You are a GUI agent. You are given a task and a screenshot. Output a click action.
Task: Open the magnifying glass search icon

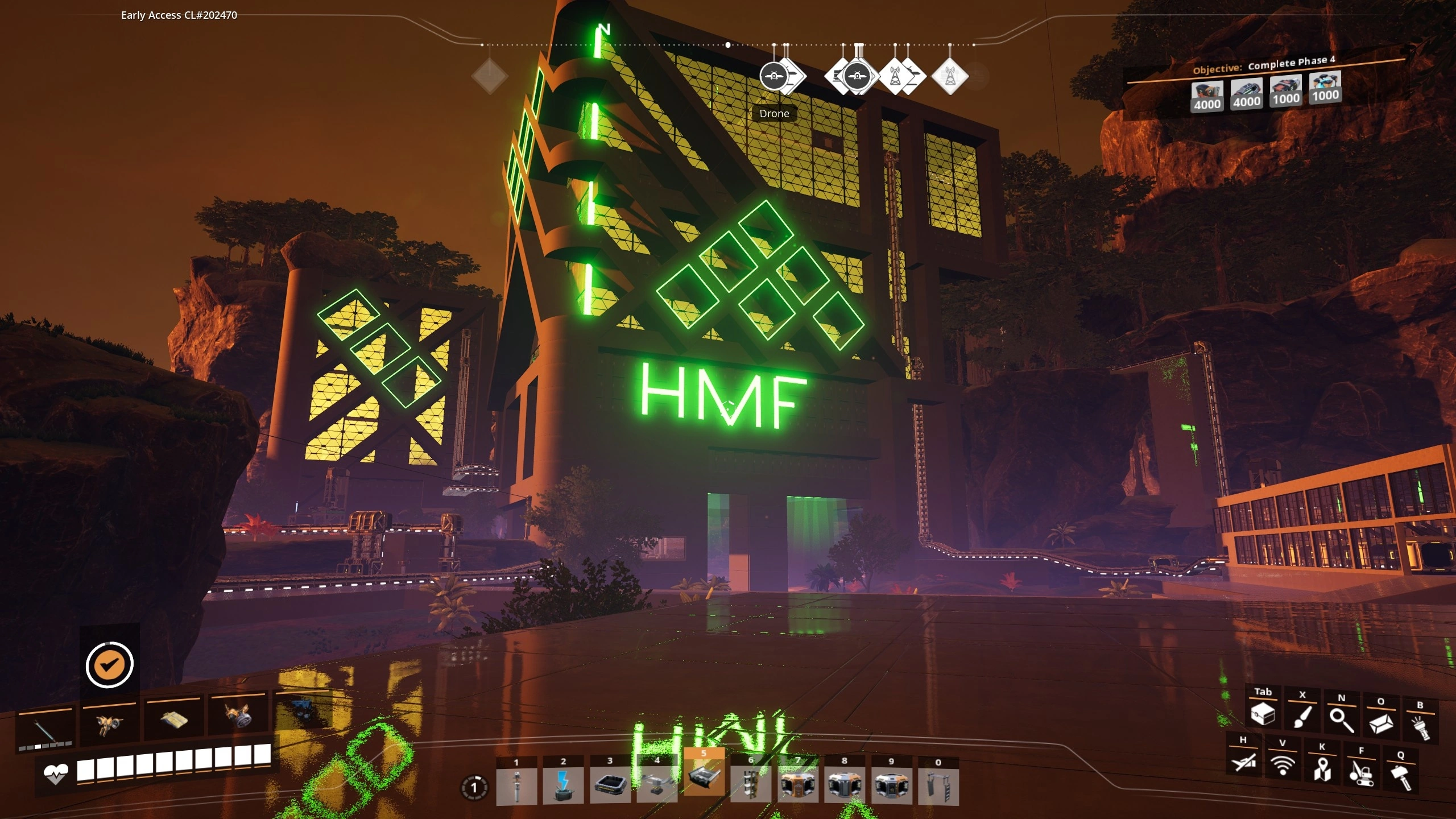[1342, 720]
